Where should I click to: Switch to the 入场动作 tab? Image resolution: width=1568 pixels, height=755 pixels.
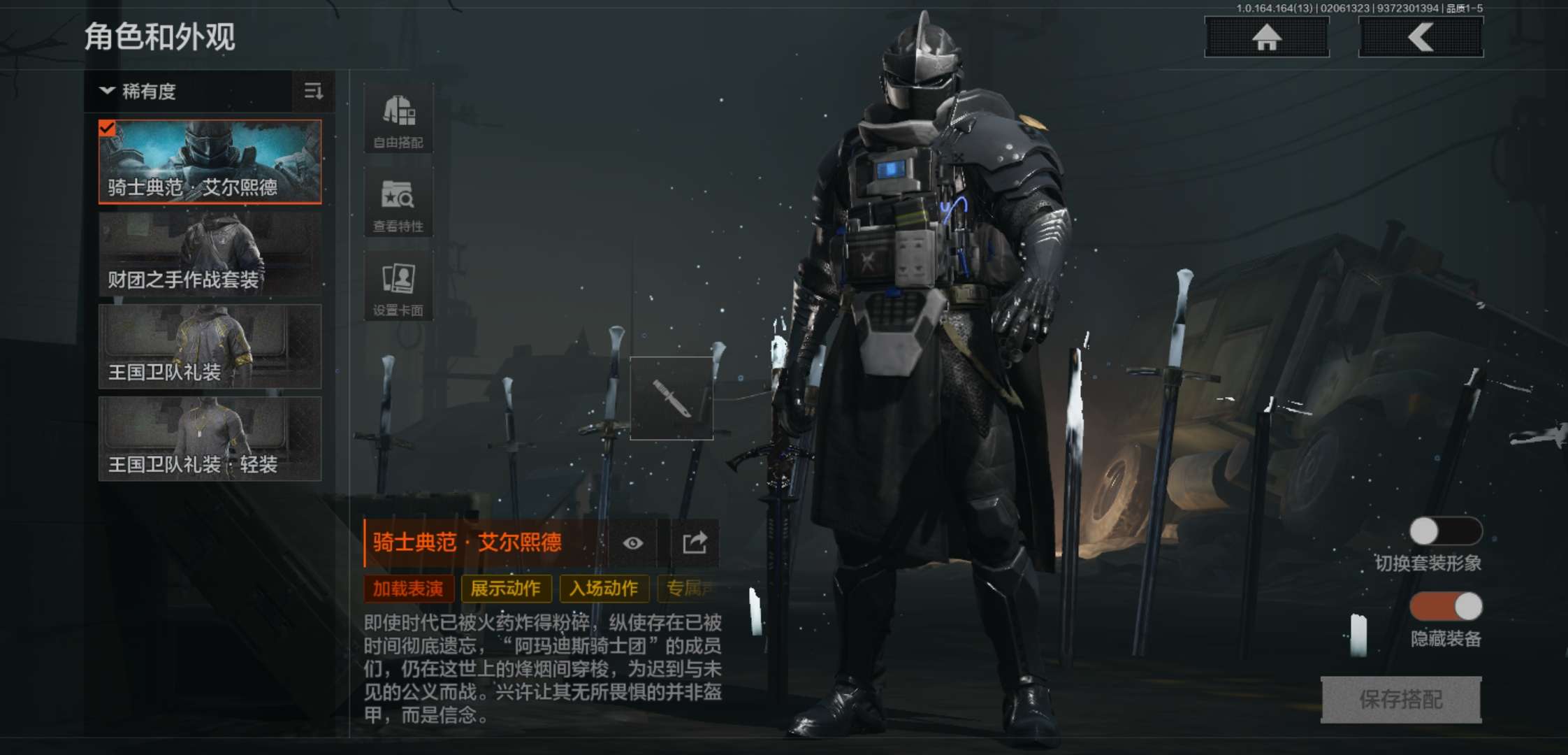(x=604, y=589)
